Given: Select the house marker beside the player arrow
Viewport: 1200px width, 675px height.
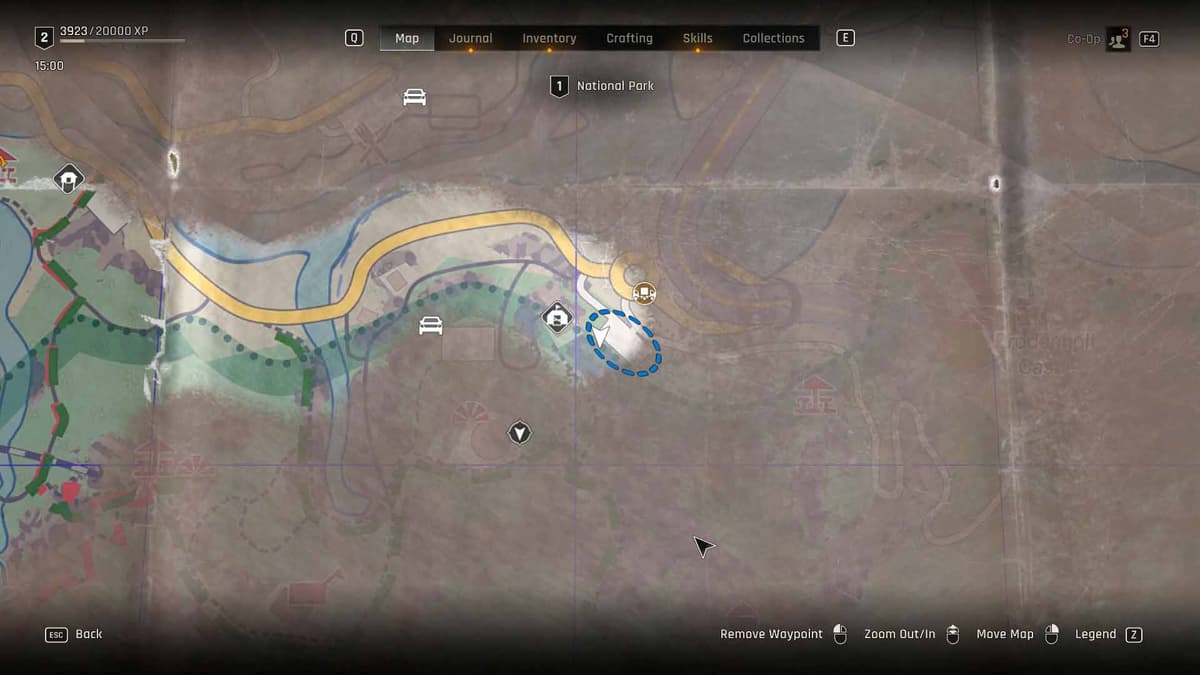Looking at the screenshot, I should tap(556, 318).
